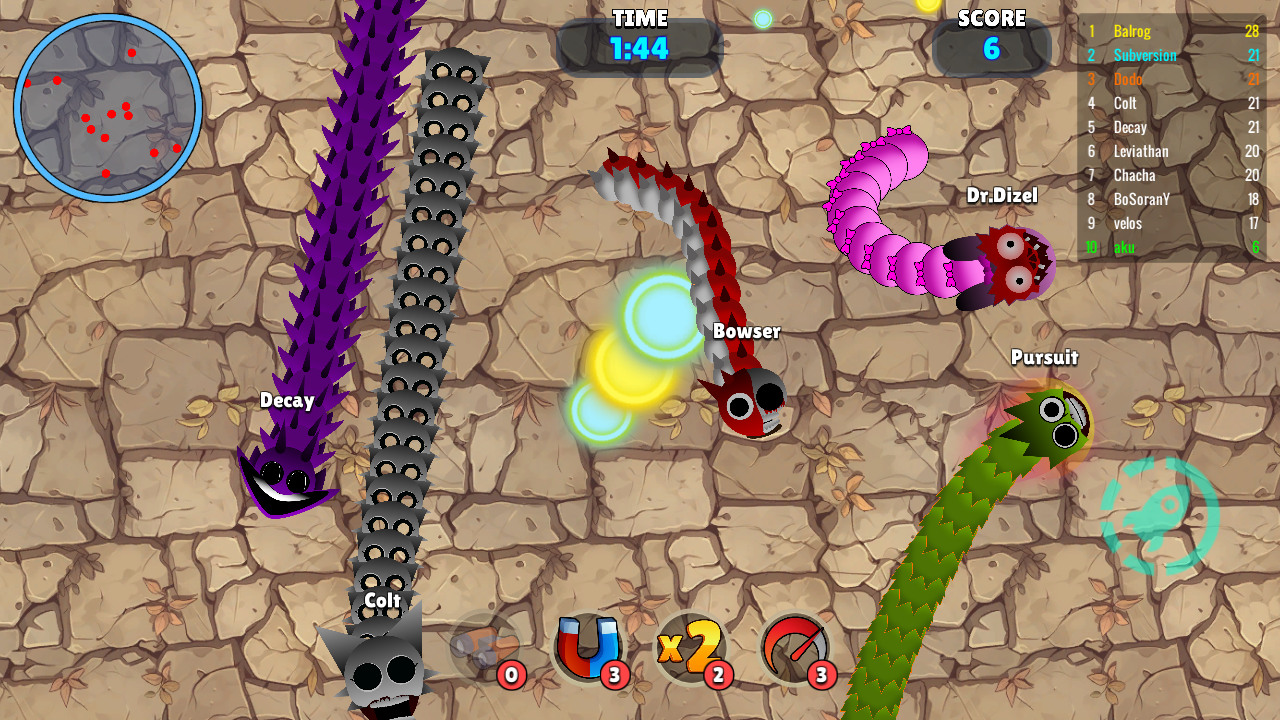The width and height of the screenshot is (1280, 720).
Task: Click Subversion on the leaderboard
Action: (1143, 55)
